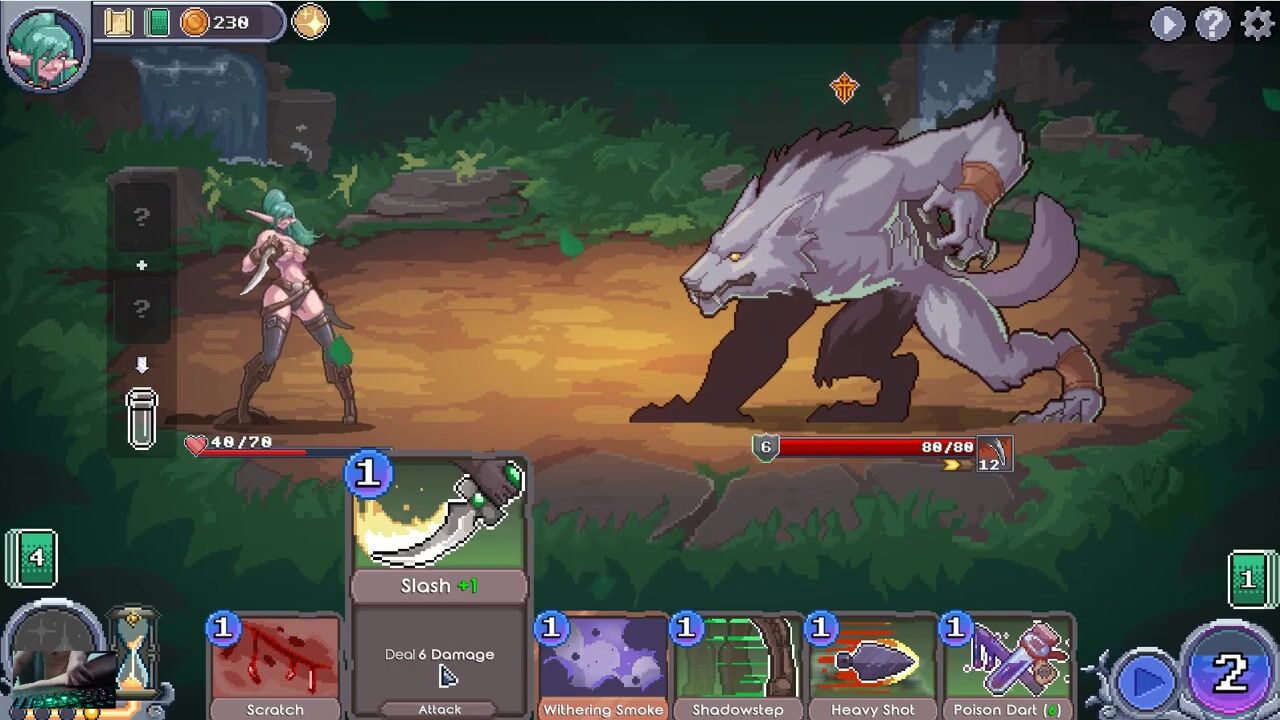1280x720 pixels.
Task: View the discard pile showing 1 card
Action: click(1250, 579)
